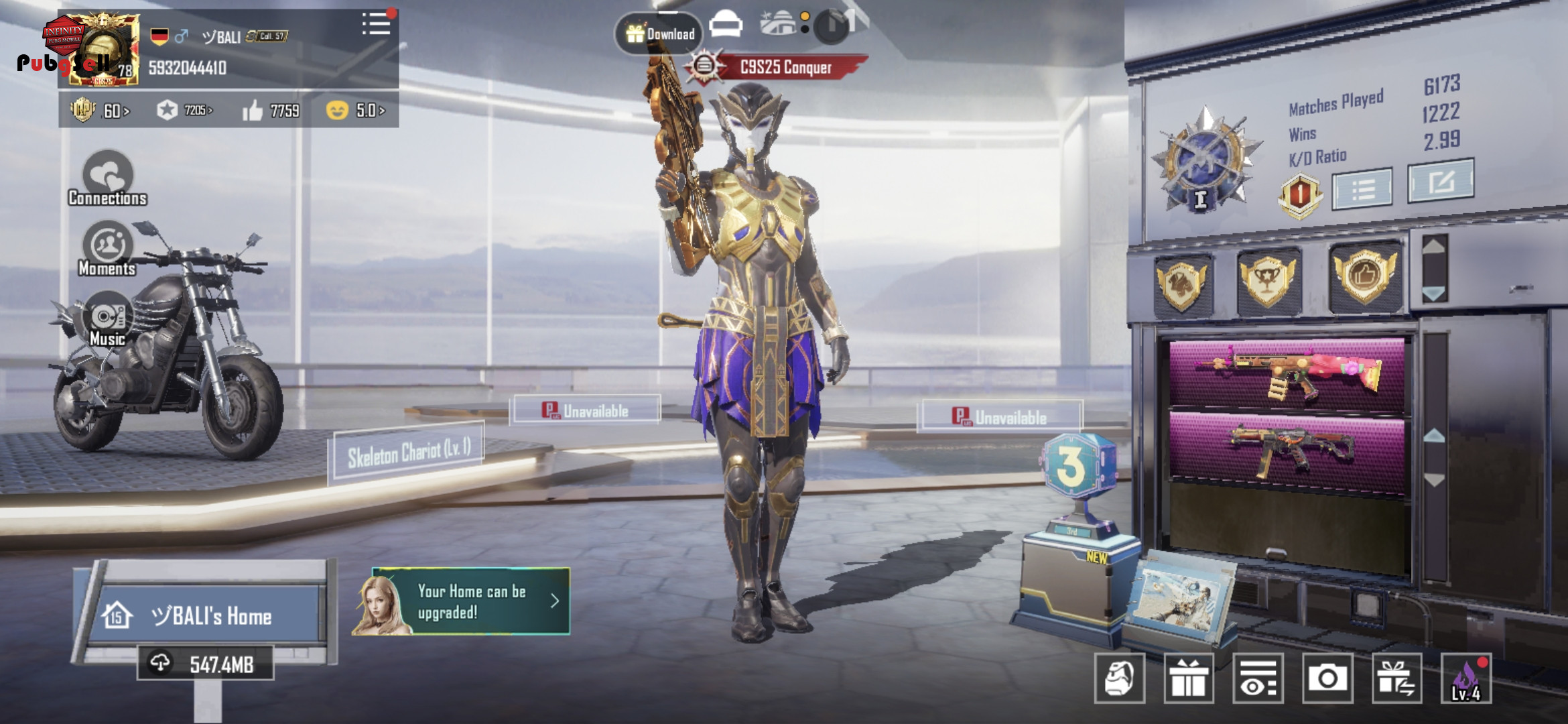This screenshot has height=724, width=1568.
Task: Open the camera photo mode
Action: tap(1327, 678)
